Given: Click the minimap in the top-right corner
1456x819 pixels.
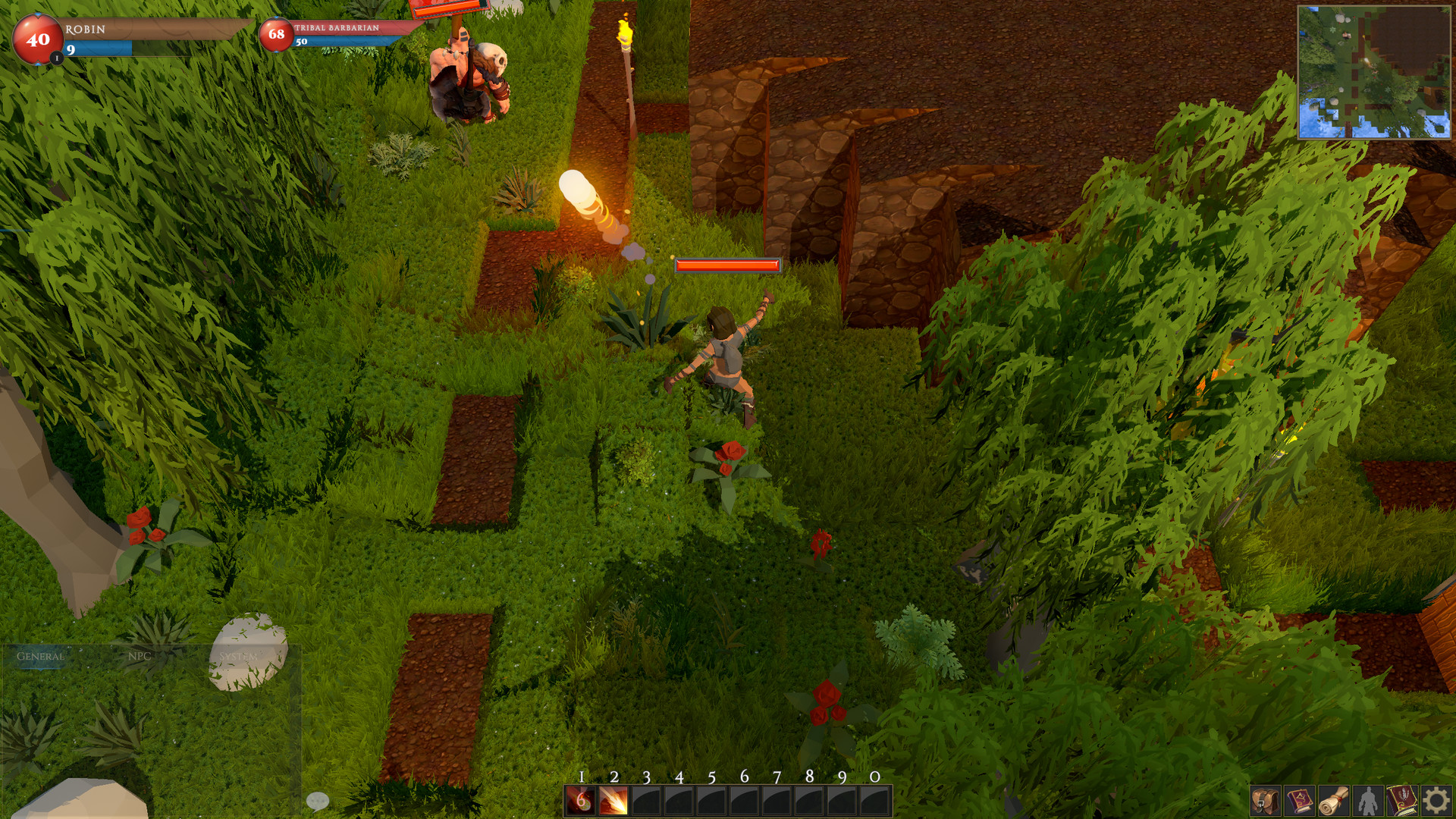Looking at the screenshot, I should click(1376, 72).
